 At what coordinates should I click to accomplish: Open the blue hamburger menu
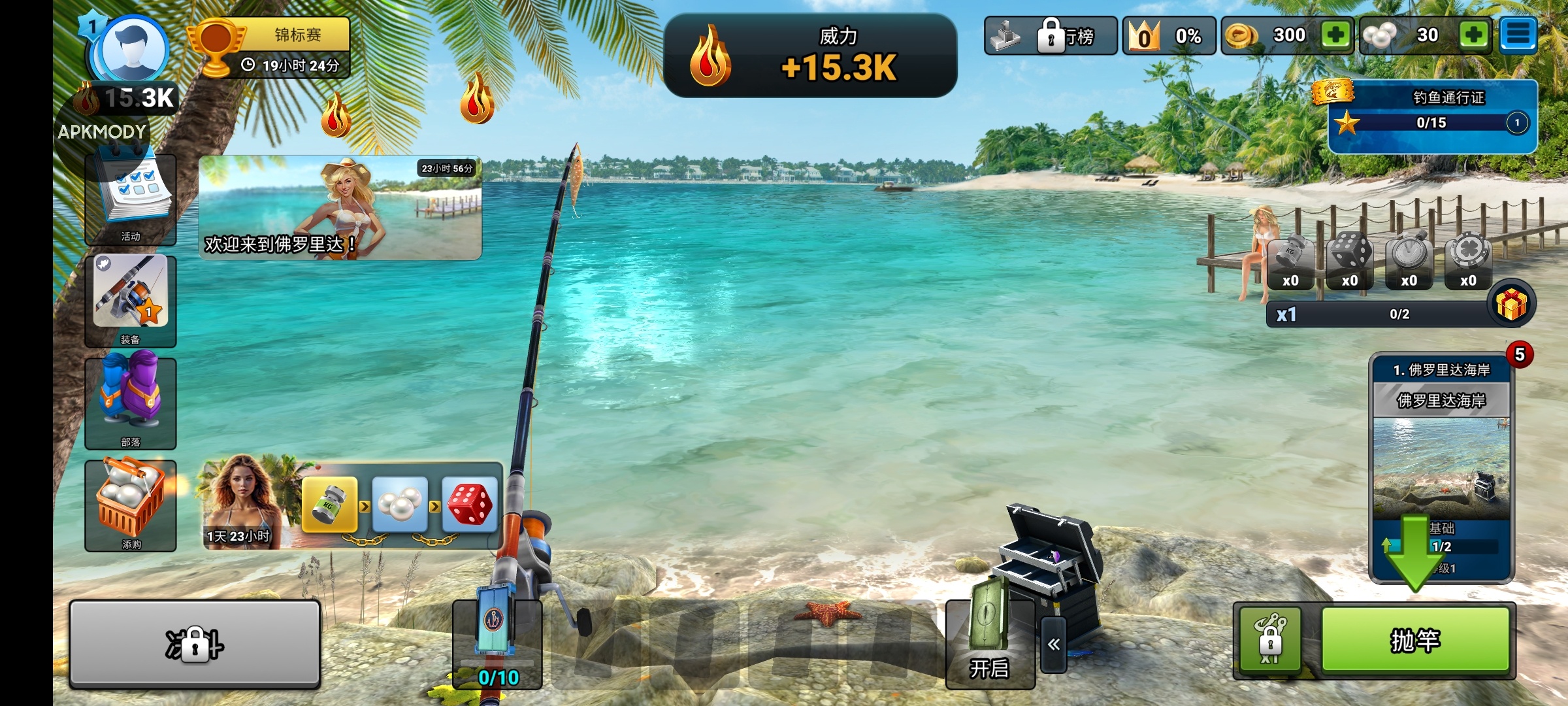pyautogui.click(x=1518, y=35)
